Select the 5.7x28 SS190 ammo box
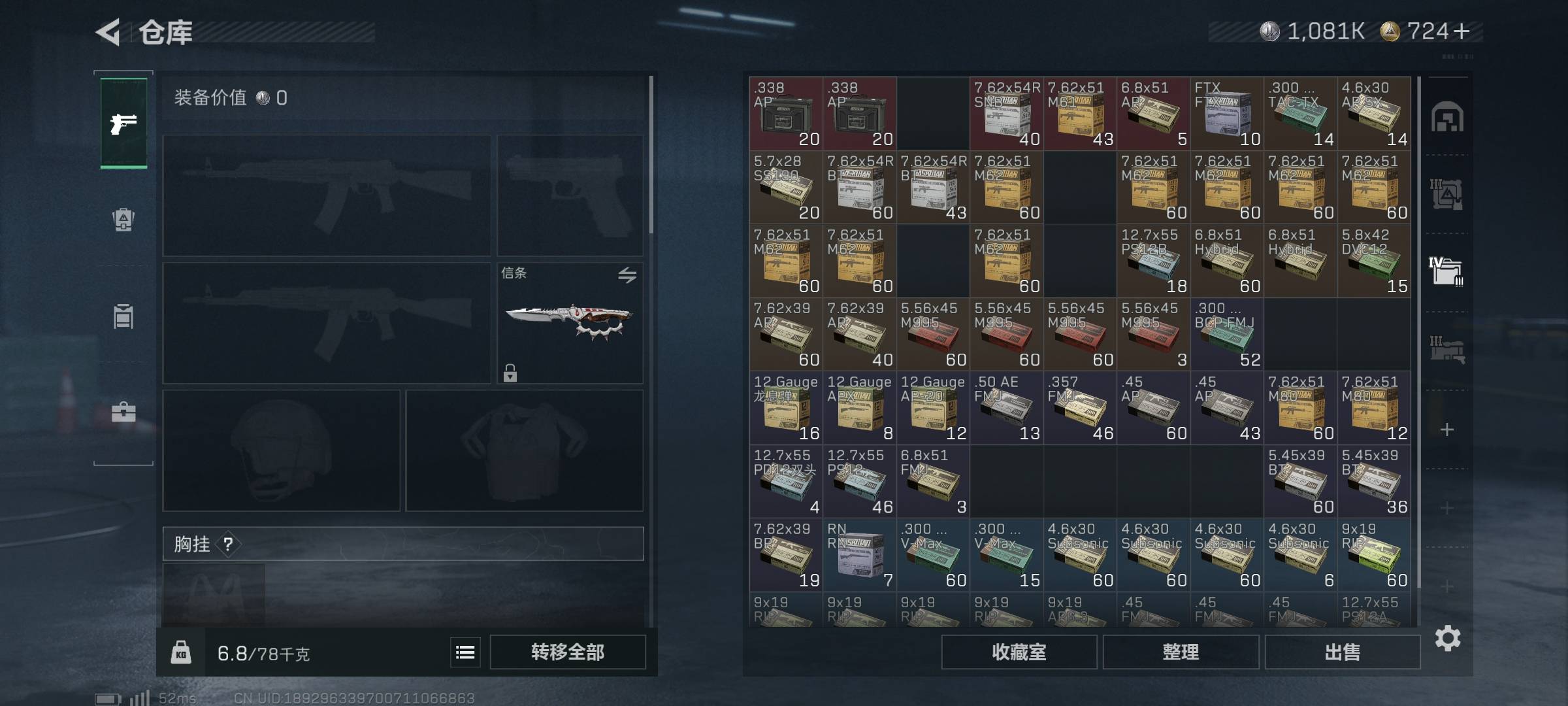Viewport: 1568px width, 706px height. pyautogui.click(x=786, y=188)
